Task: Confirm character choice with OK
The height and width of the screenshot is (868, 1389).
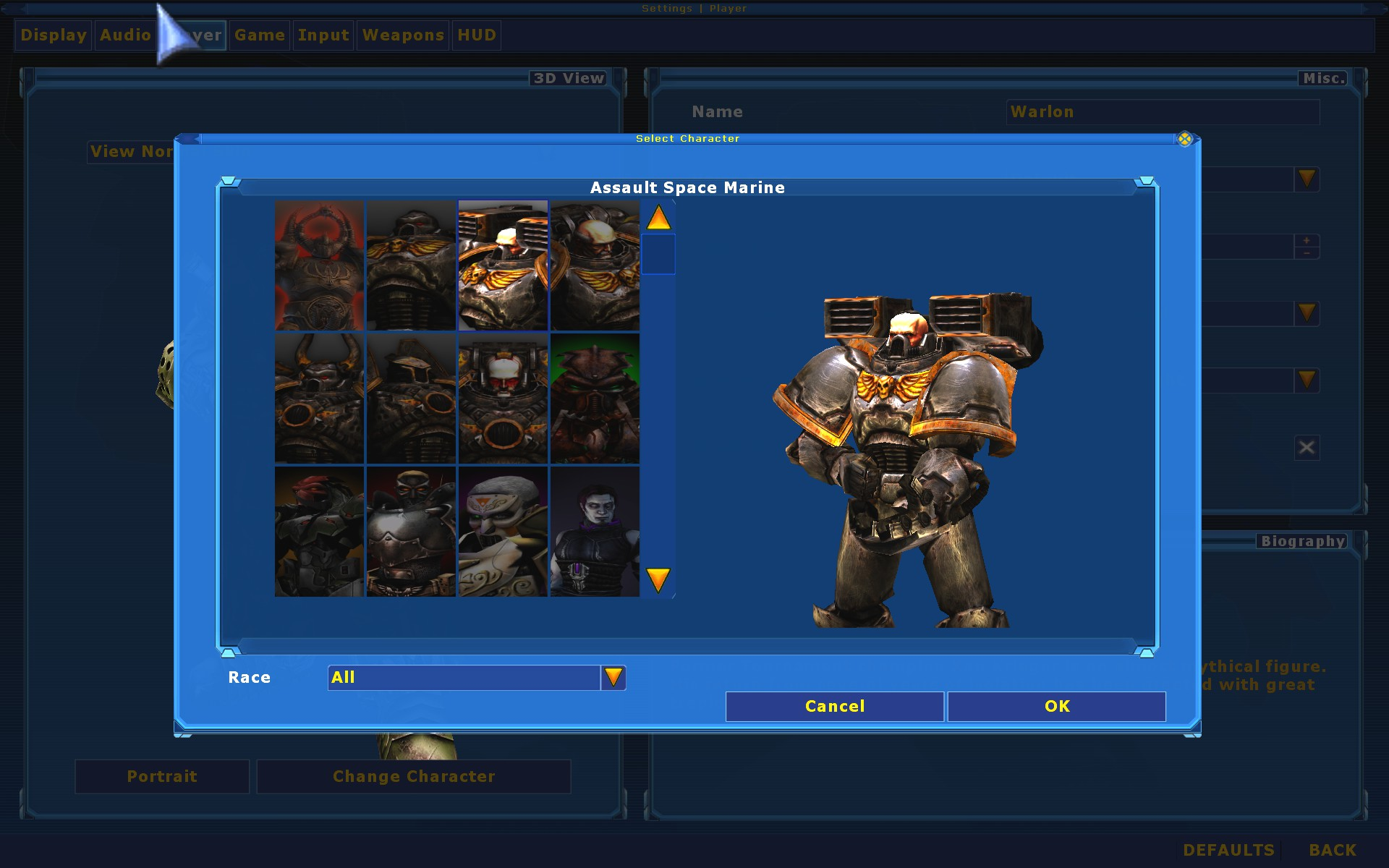Action: (1056, 706)
